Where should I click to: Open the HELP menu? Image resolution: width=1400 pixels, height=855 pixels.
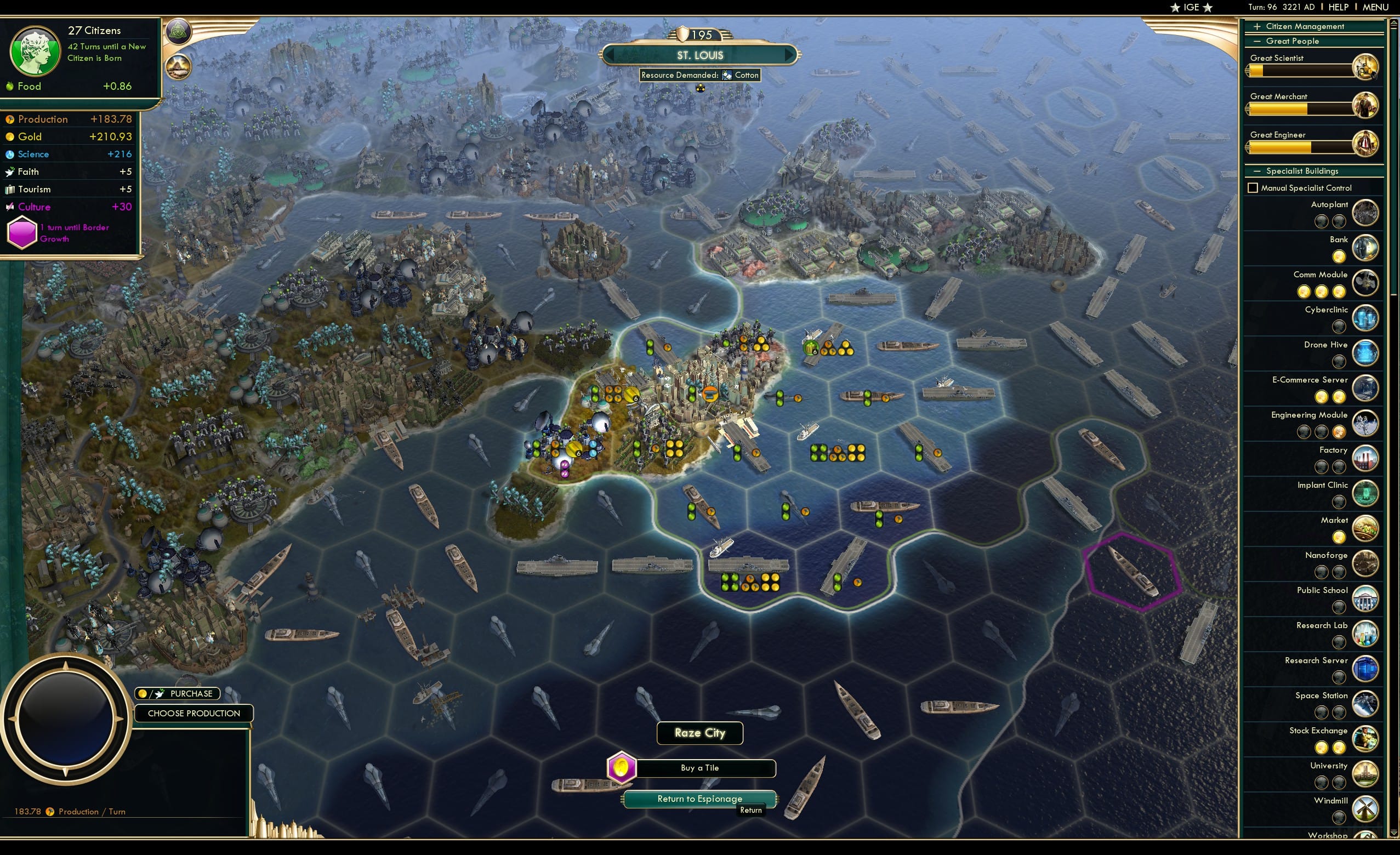tap(1339, 7)
